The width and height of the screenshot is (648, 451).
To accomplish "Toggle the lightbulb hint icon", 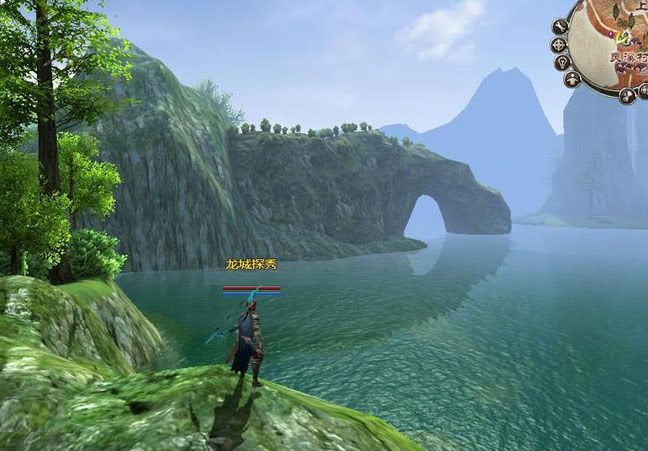I will (x=562, y=62).
